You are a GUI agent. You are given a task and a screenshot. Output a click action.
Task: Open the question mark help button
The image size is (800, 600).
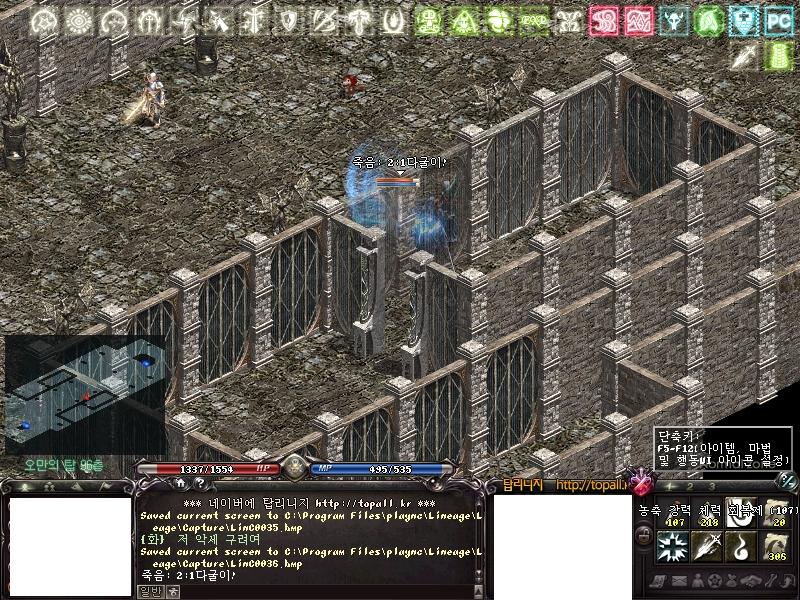[198, 483]
